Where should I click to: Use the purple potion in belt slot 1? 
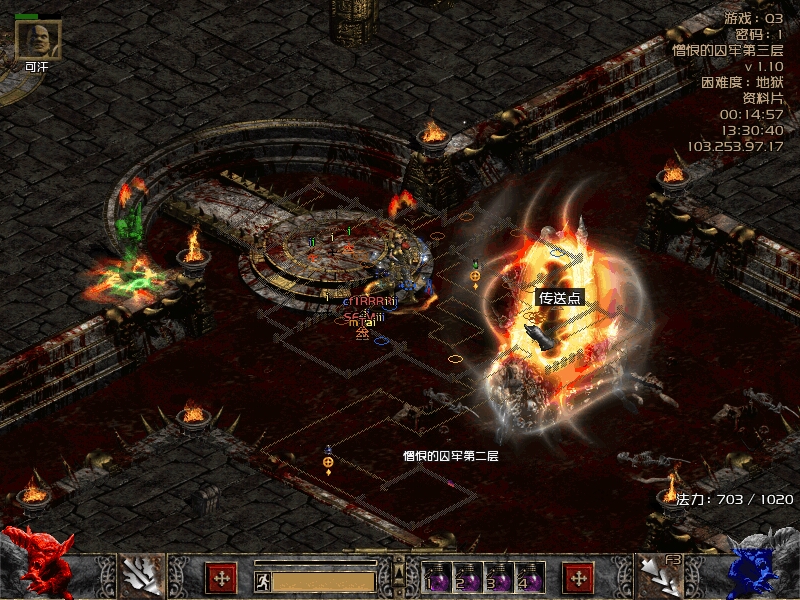[x=436, y=579]
